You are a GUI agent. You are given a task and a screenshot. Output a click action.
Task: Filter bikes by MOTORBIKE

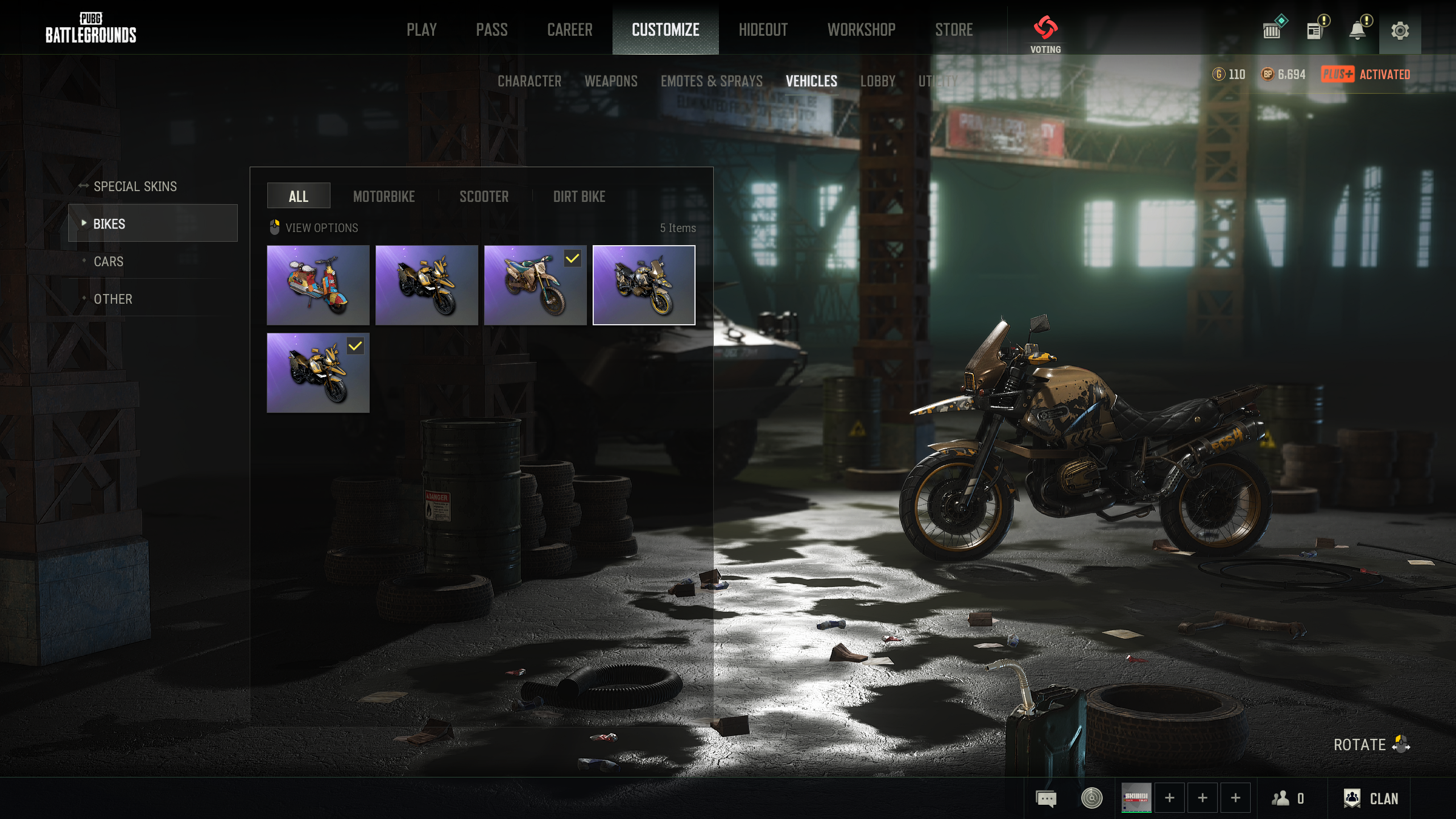pos(384,197)
